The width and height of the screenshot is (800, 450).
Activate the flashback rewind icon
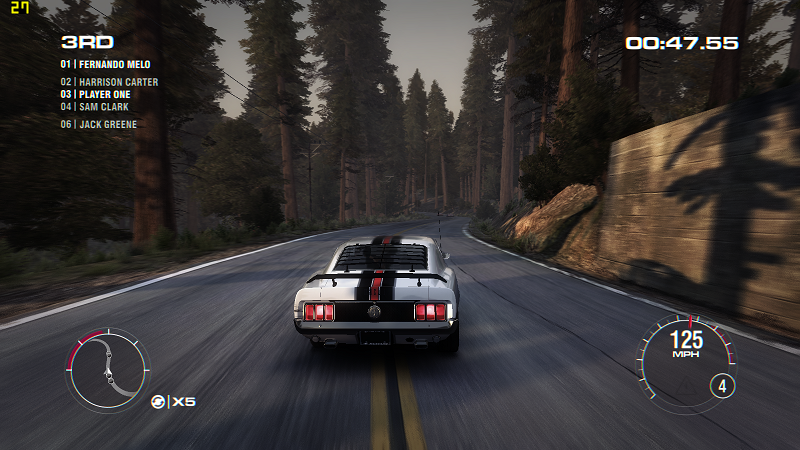[x=158, y=401]
